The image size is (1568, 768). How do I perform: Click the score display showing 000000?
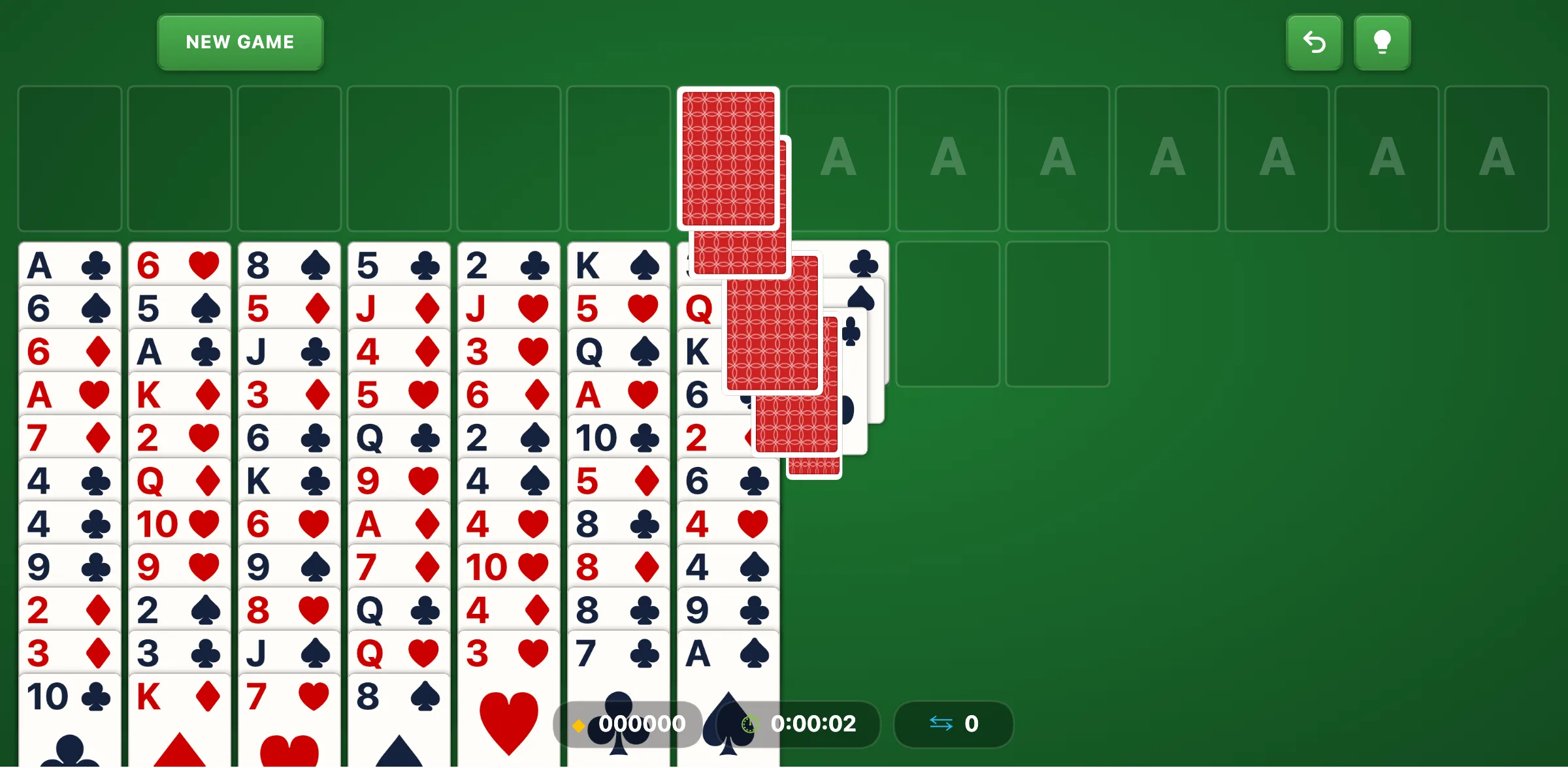(640, 724)
